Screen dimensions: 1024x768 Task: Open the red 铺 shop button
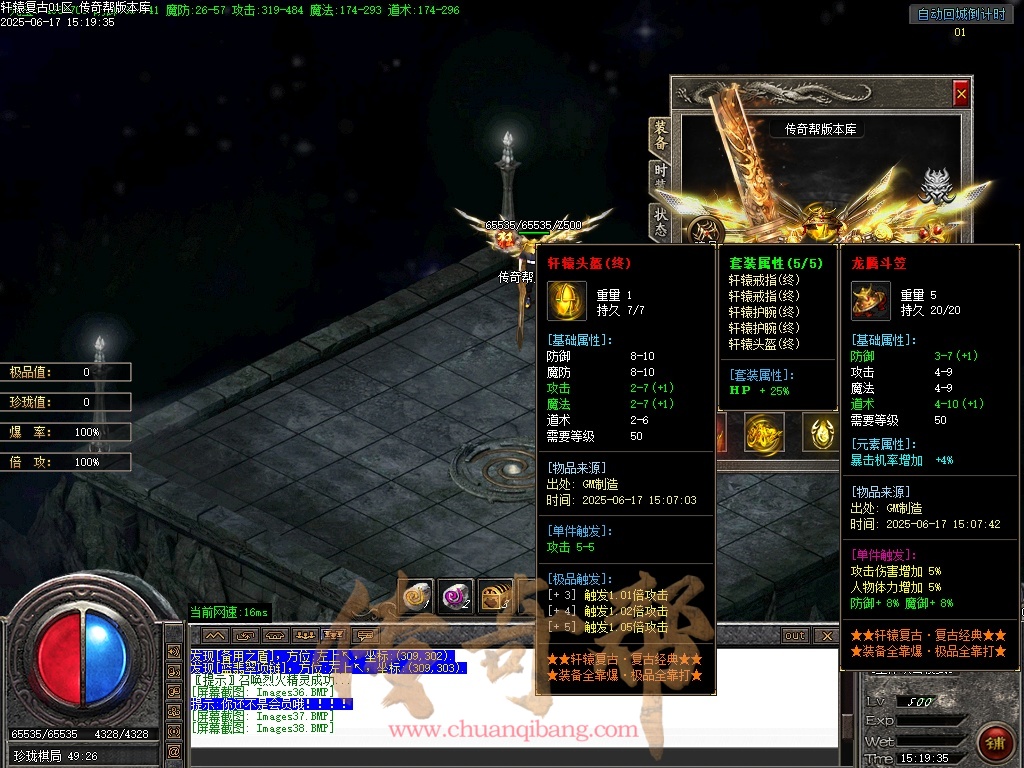(x=994, y=743)
